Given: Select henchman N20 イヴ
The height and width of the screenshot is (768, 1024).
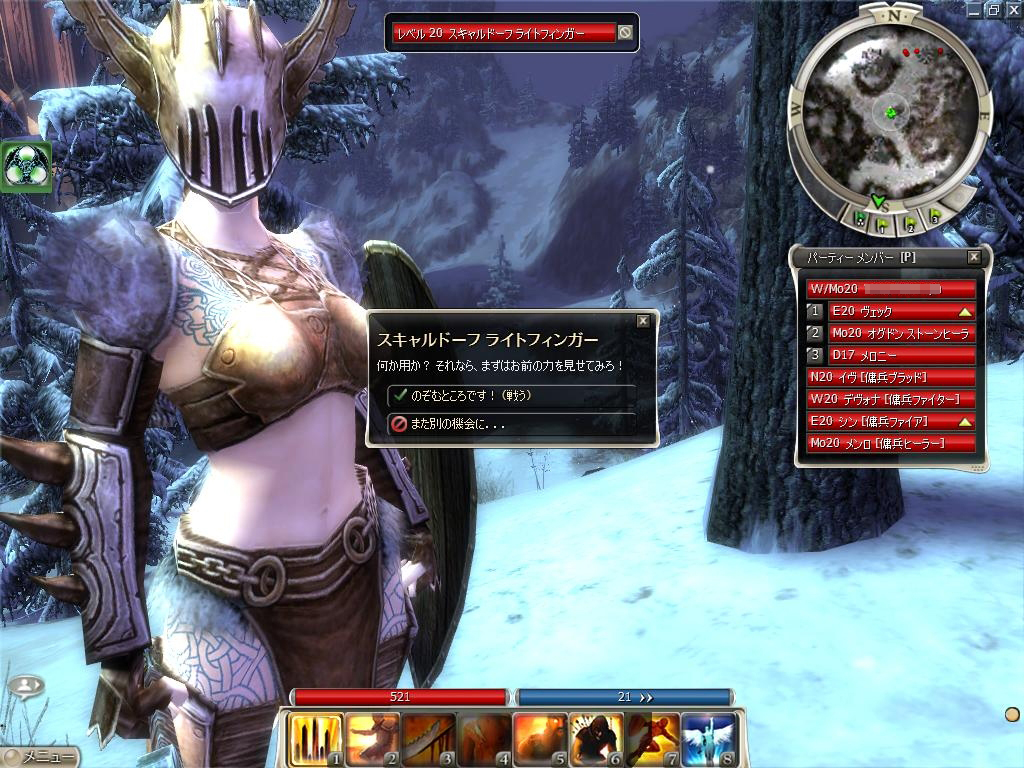Looking at the screenshot, I should click(x=890, y=377).
